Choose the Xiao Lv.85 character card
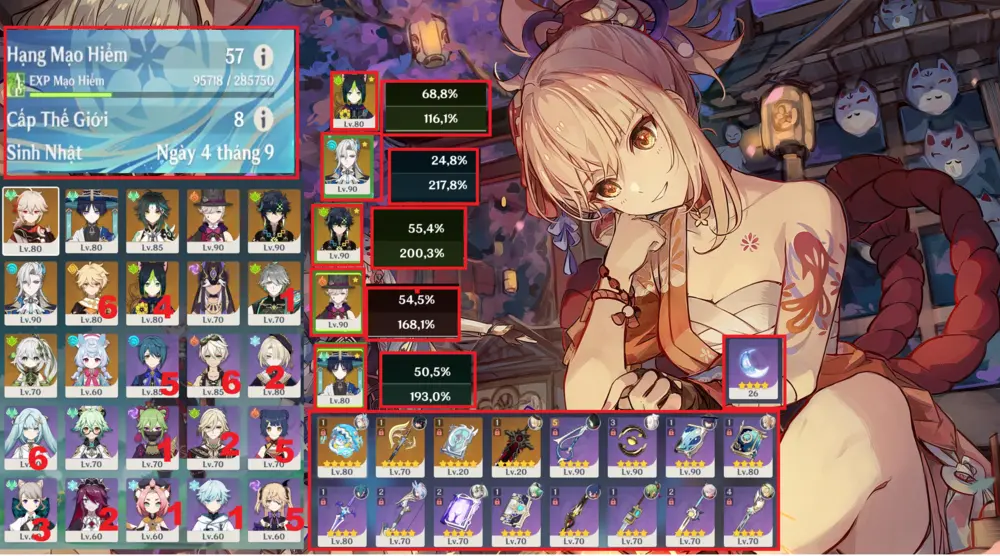This screenshot has height=556, width=1000. coord(154,217)
